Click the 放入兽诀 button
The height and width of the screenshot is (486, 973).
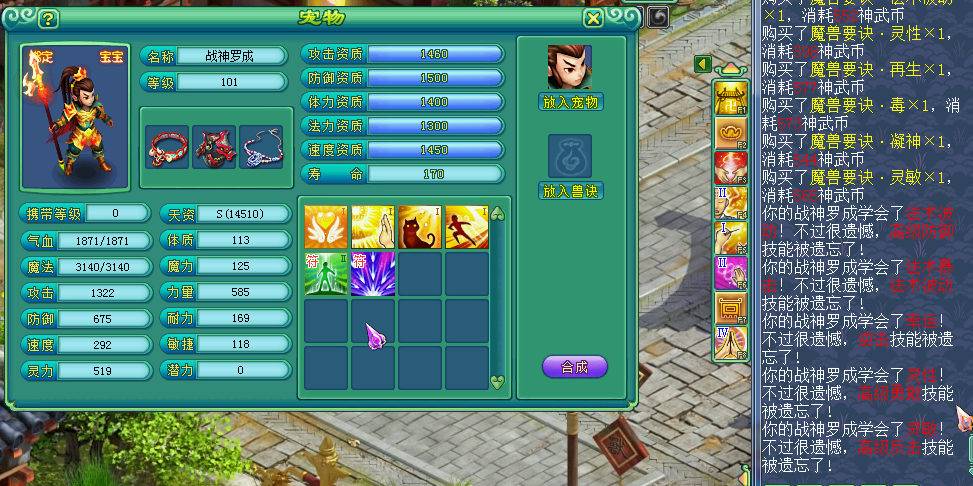[x=571, y=190]
